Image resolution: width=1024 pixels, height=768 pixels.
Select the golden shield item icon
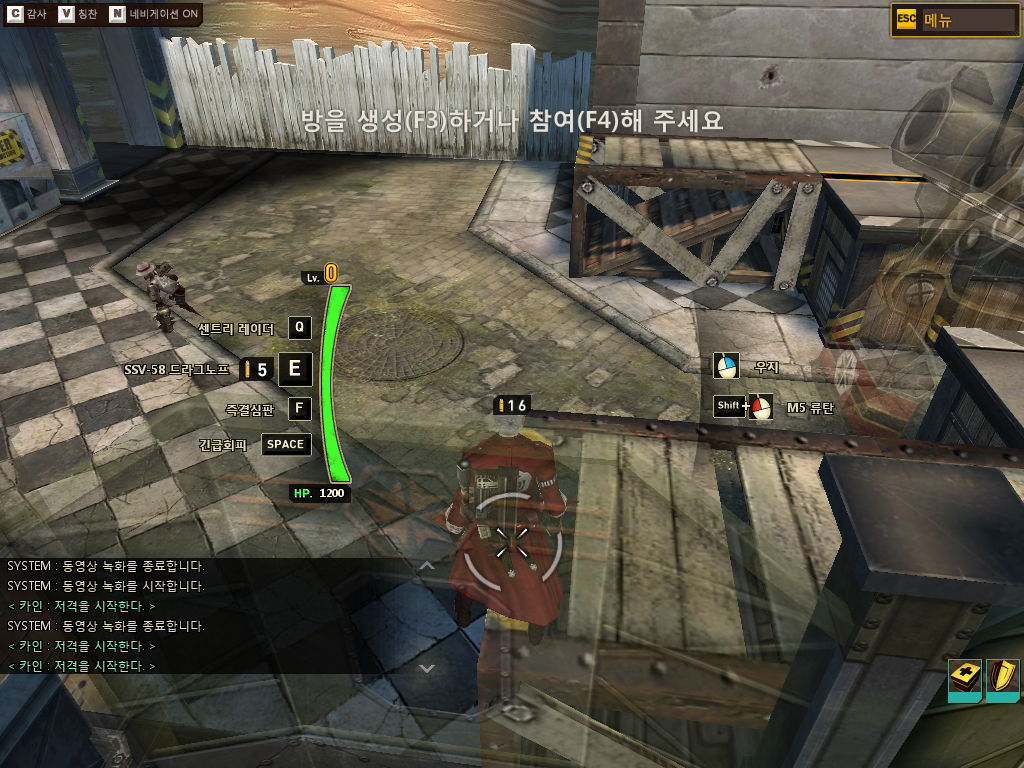(x=1002, y=679)
